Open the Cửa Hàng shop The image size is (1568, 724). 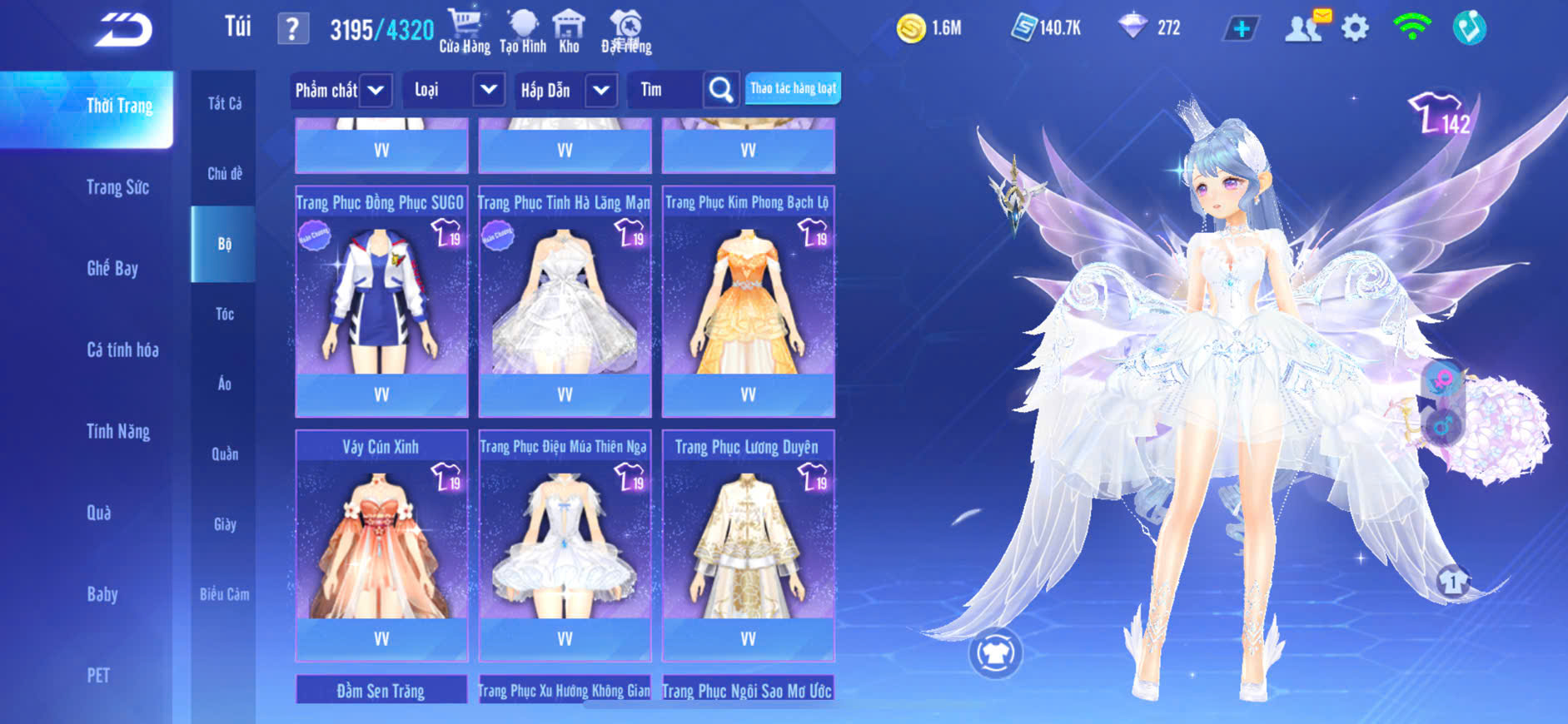coord(465,31)
